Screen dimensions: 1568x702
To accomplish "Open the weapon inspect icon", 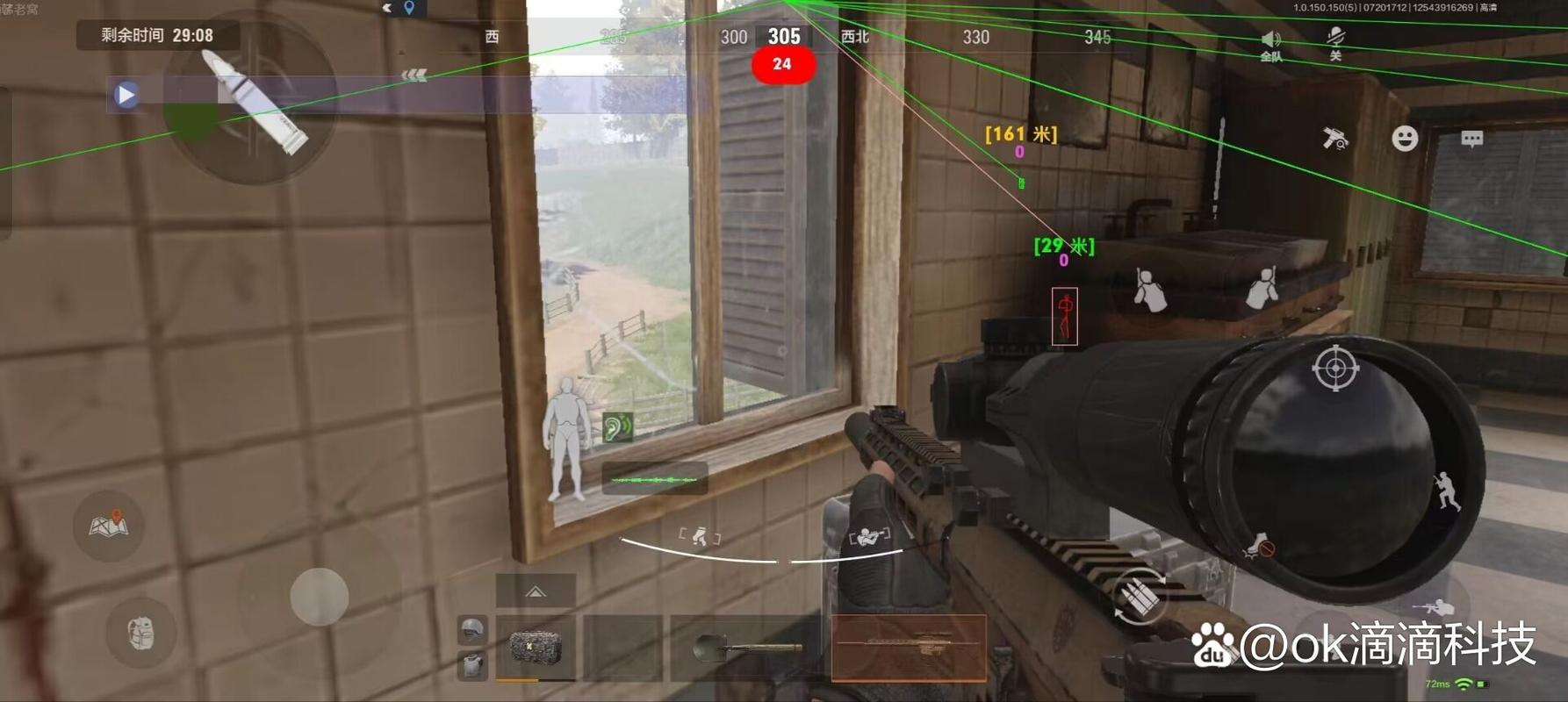I will pyautogui.click(x=1335, y=139).
